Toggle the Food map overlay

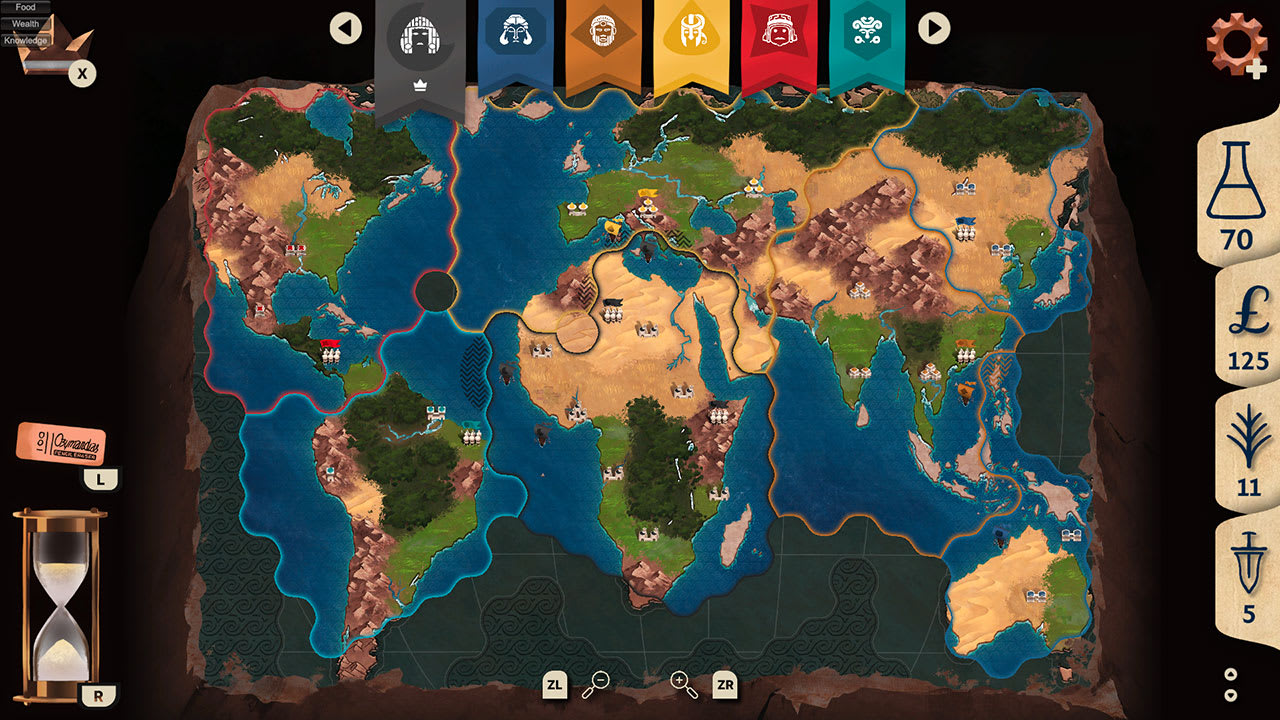pos(24,7)
